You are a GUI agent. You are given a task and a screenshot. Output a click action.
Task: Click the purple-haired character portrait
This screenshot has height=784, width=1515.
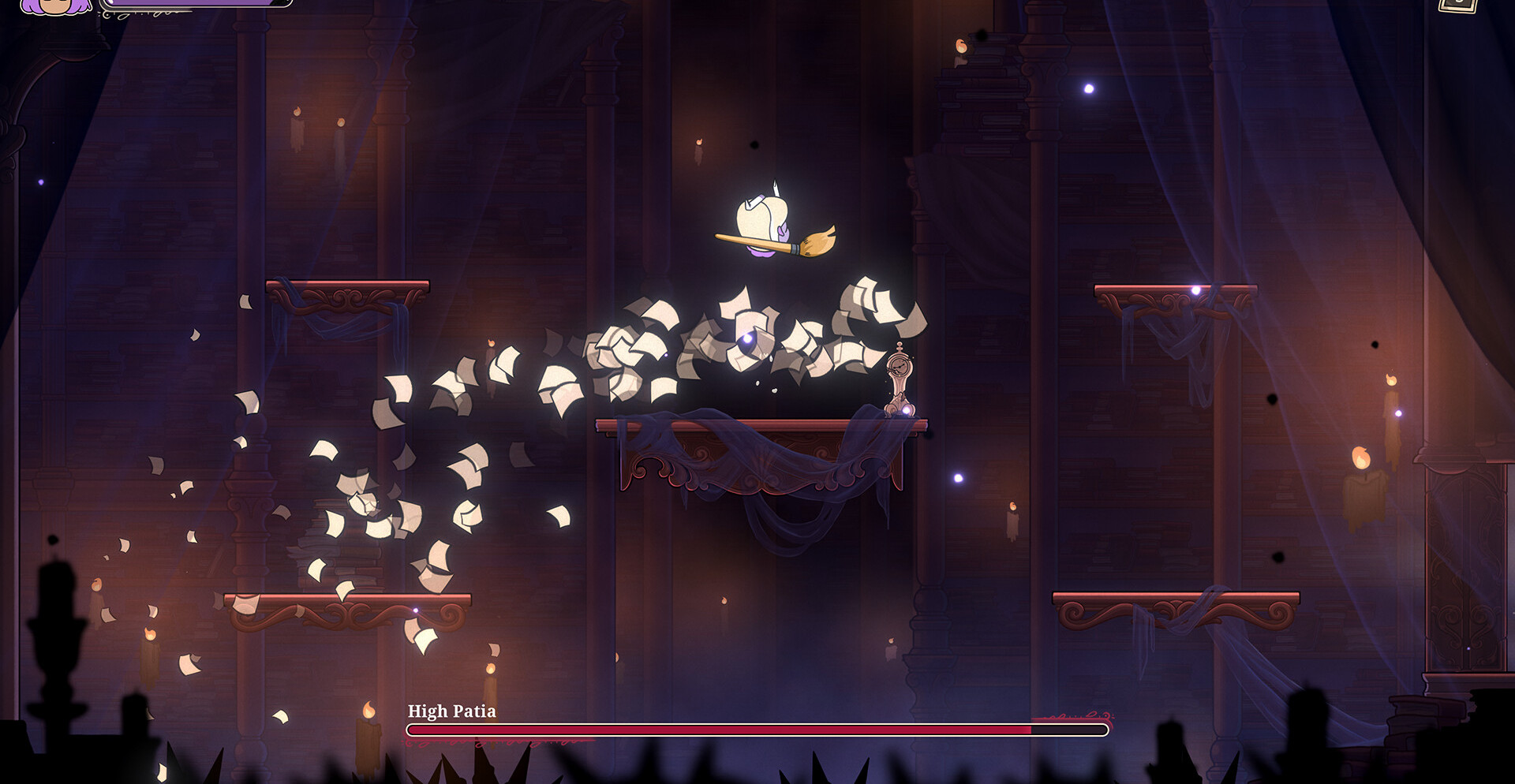54,6
